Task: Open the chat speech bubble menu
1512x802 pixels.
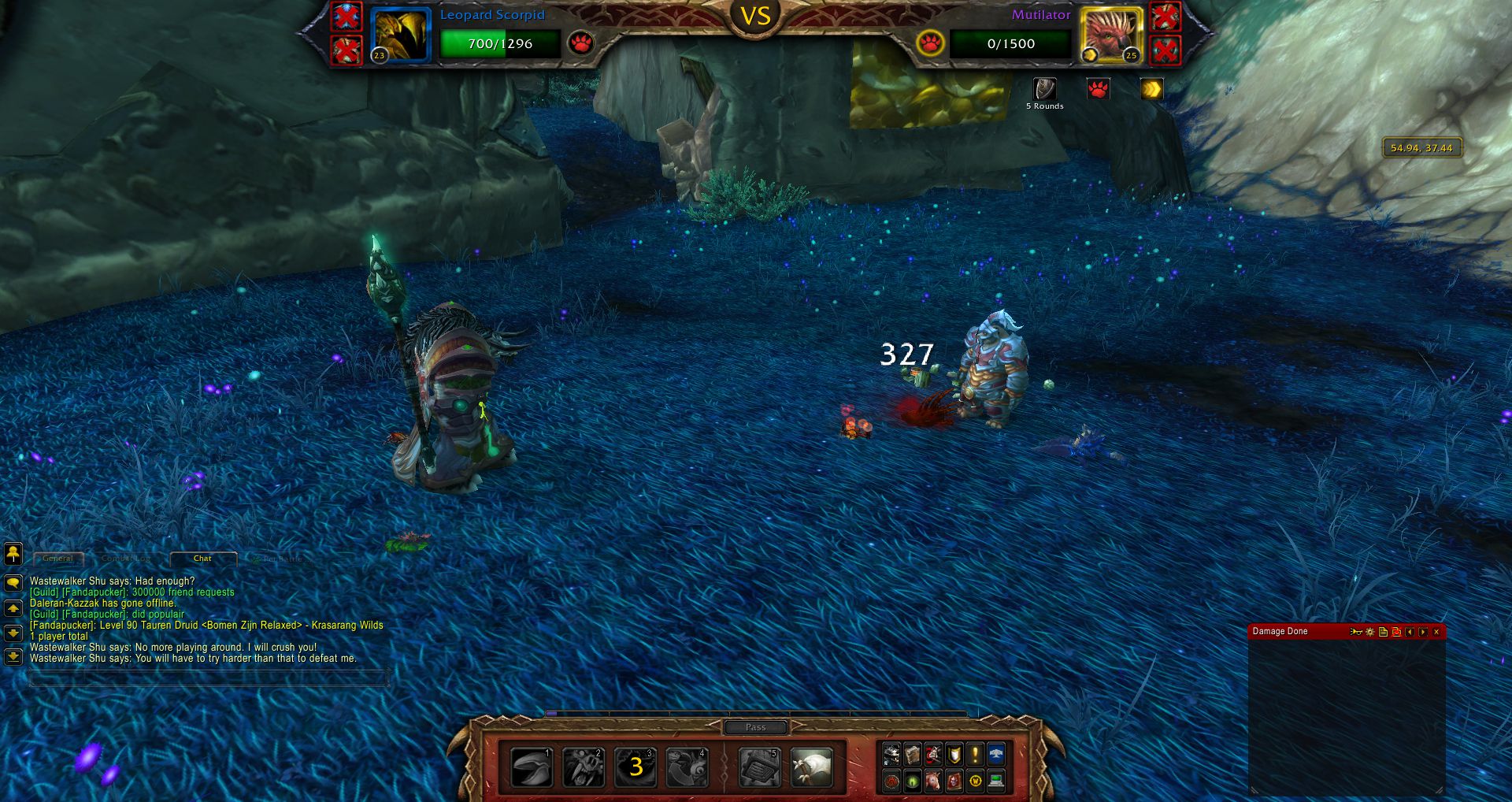Action: pos(13,583)
